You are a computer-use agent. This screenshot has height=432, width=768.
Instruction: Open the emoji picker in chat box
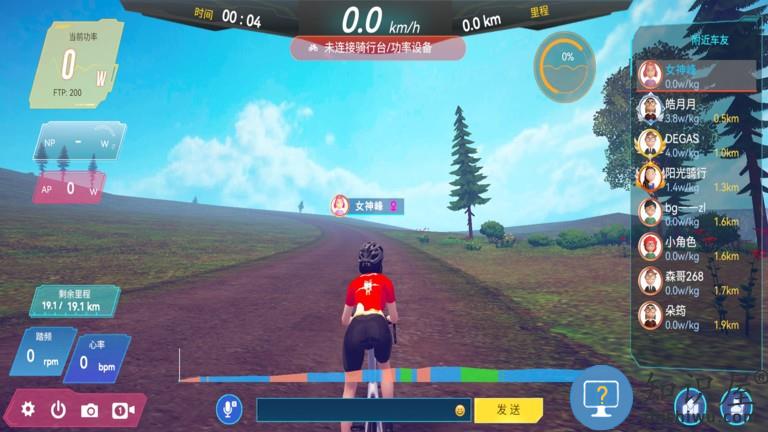click(x=460, y=410)
